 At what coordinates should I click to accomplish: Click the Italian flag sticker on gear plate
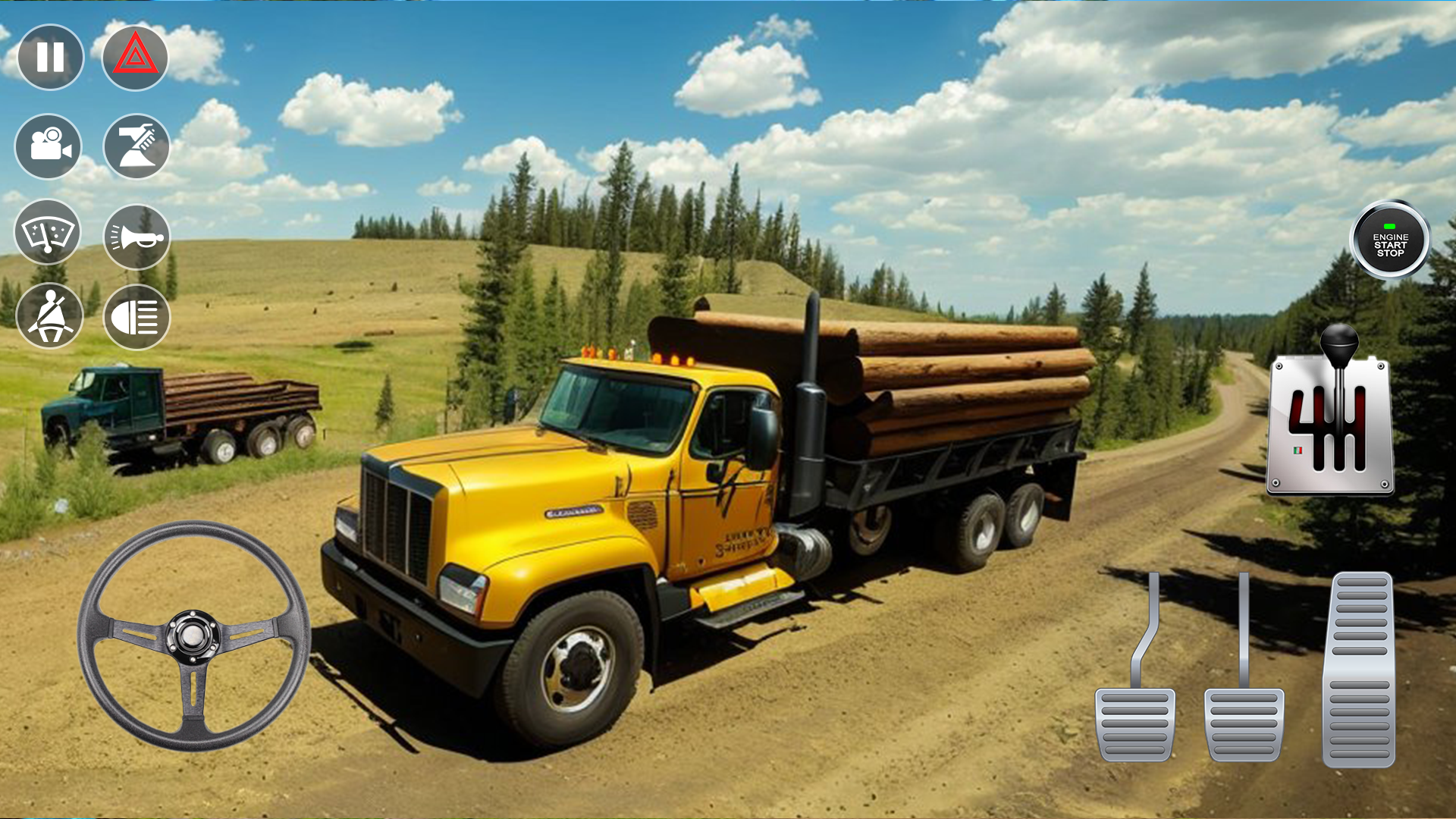1298,450
